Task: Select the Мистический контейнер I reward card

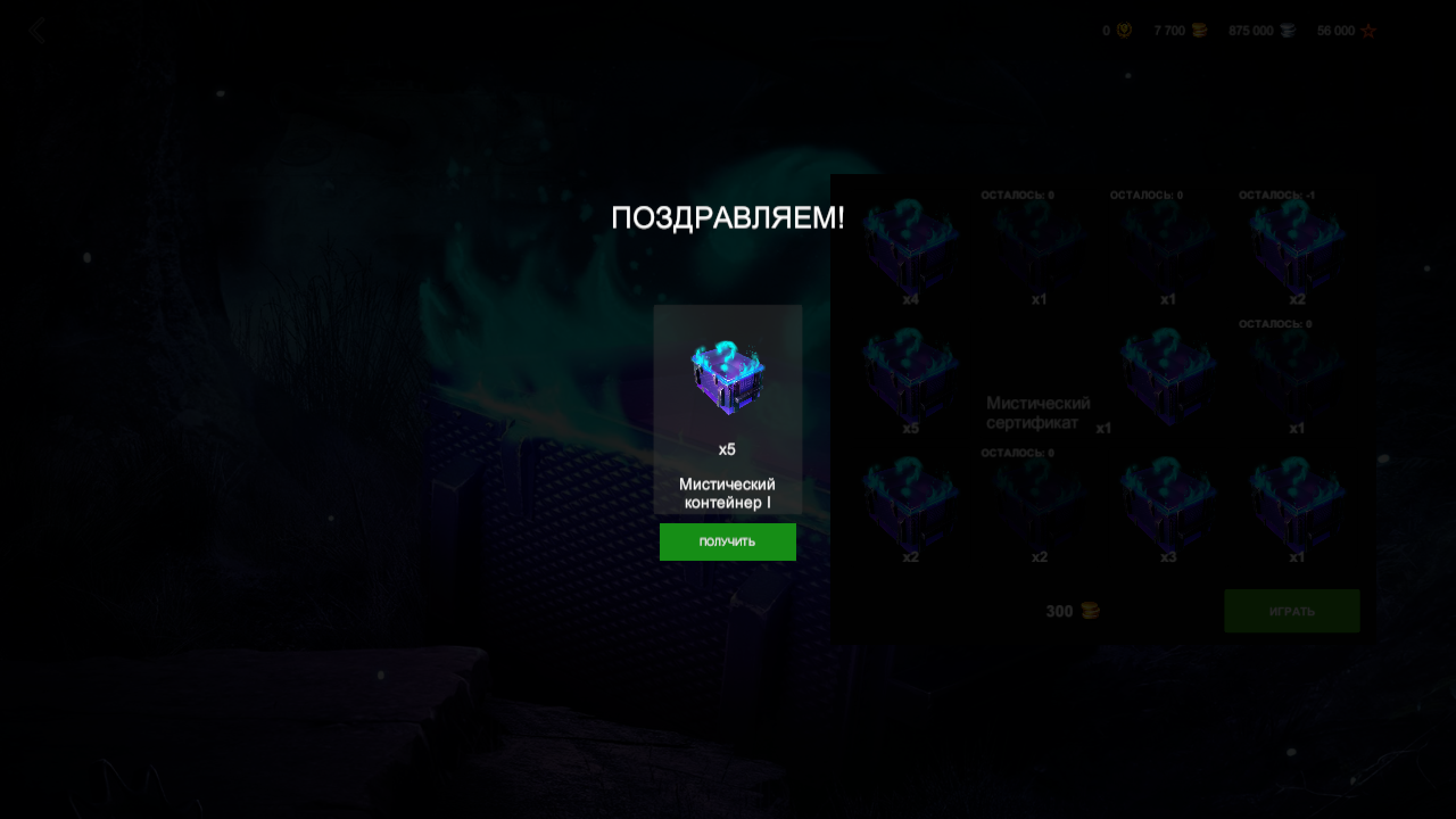Action: pos(727,409)
